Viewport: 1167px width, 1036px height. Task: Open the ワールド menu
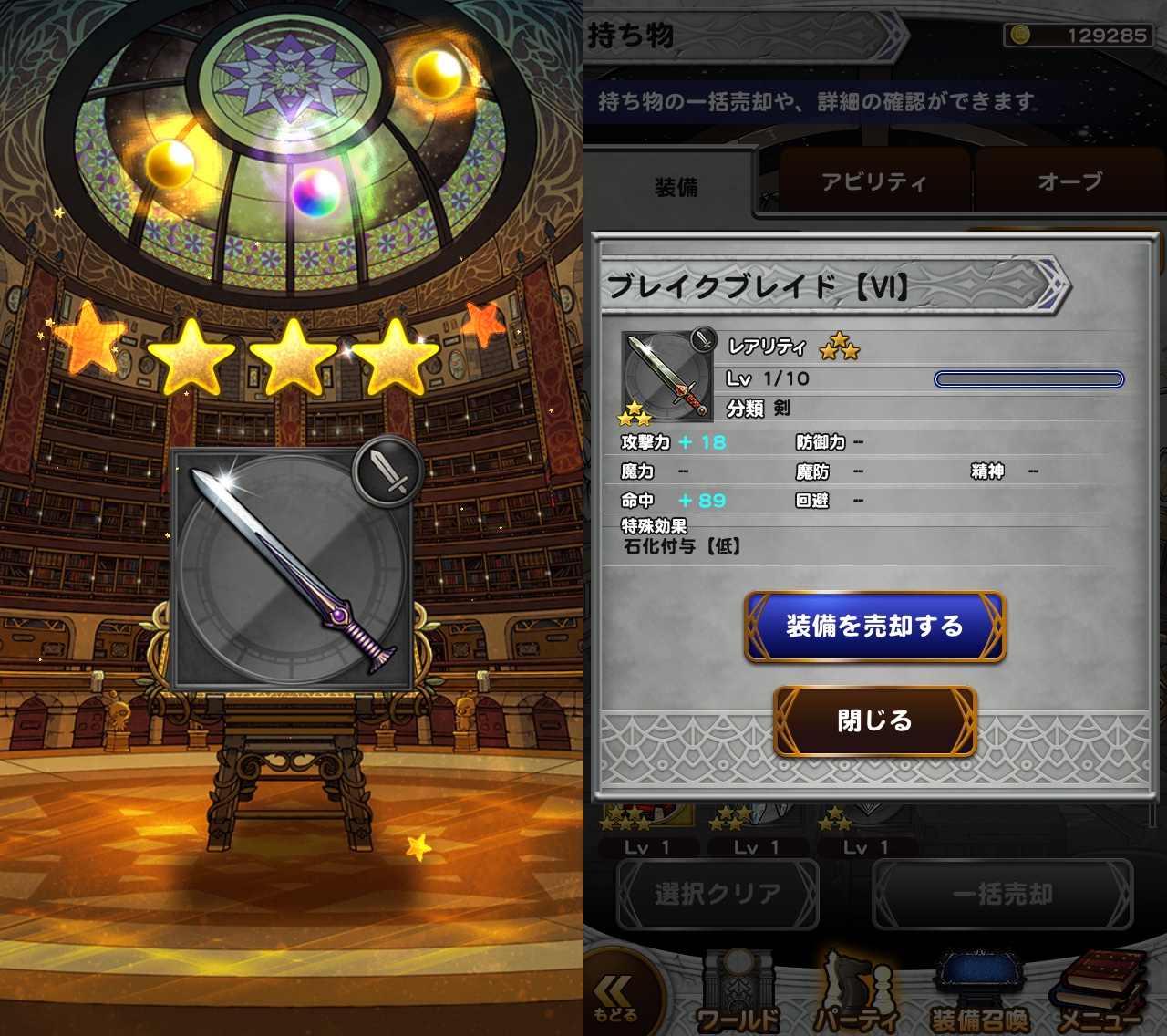pos(738,996)
